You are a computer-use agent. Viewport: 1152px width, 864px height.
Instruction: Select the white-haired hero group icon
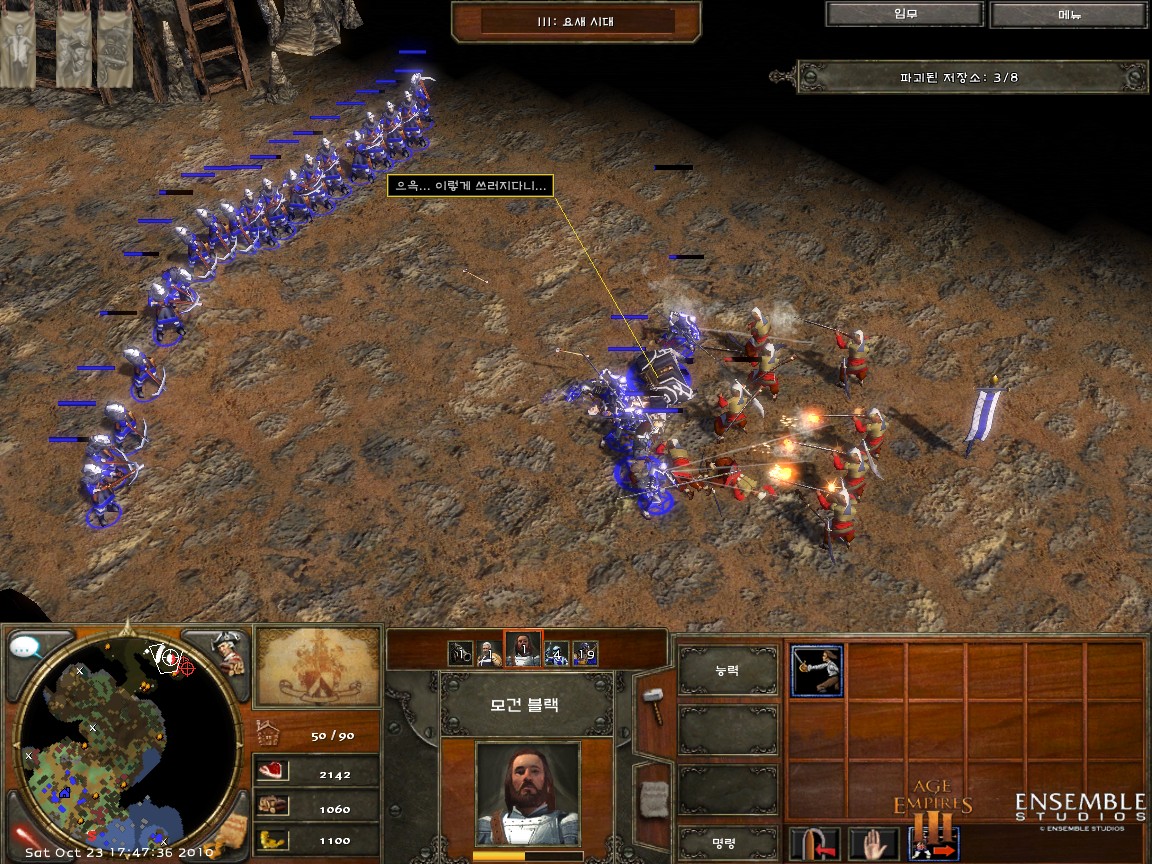click(x=490, y=653)
